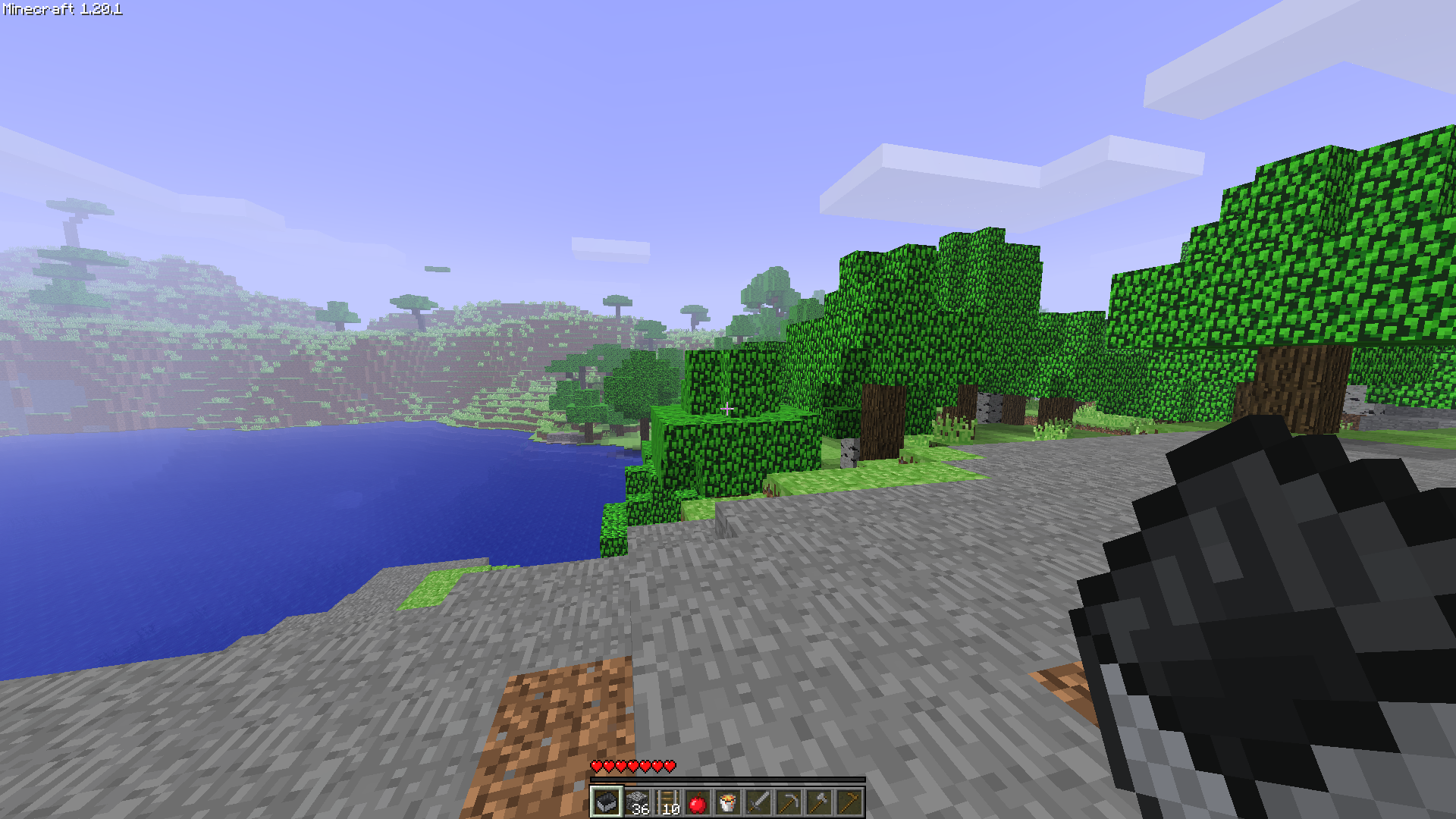
Task: Select the hoe in the last hotbar slot
Action: pos(850,802)
